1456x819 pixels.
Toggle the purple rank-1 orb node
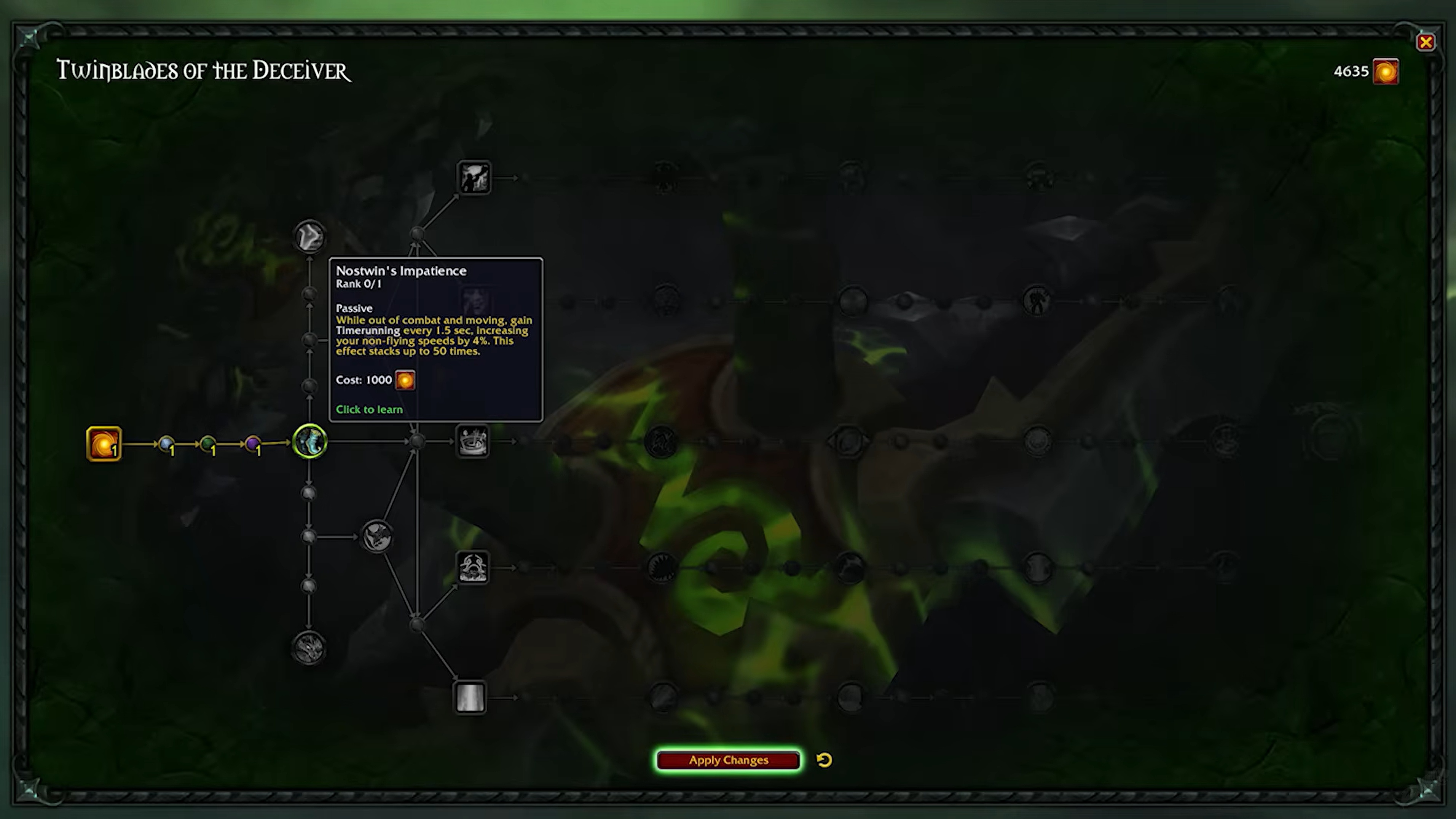[x=253, y=444]
